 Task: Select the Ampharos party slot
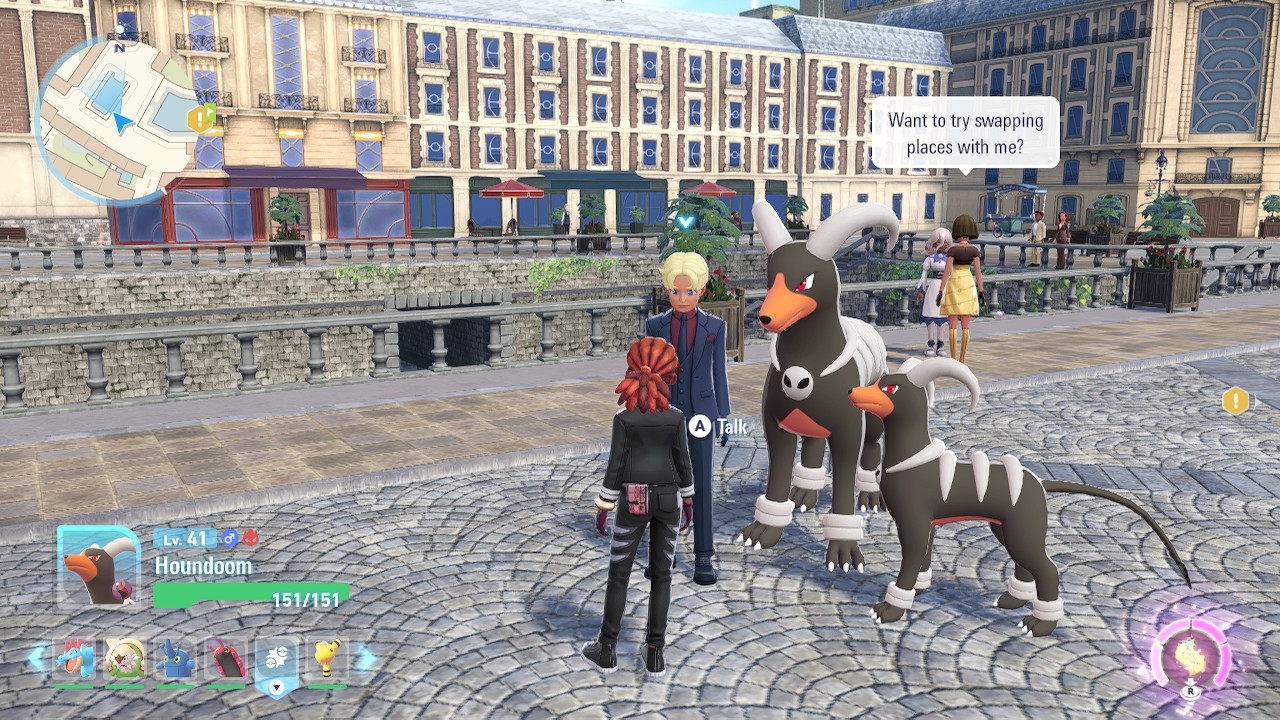pyautogui.click(x=327, y=659)
